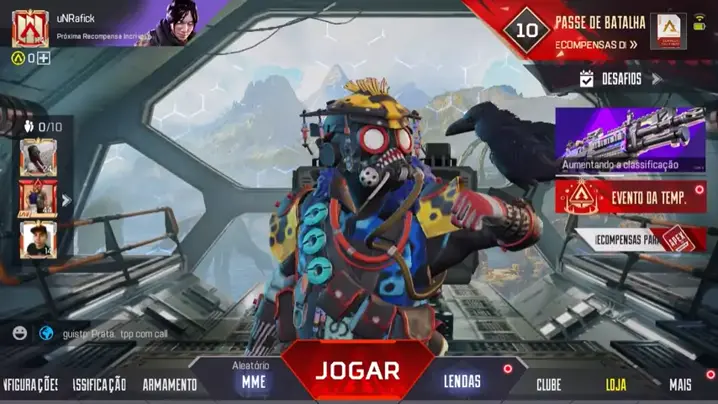Open the Classificação ranked menu
This screenshot has width=718, height=404.
pos(99,384)
